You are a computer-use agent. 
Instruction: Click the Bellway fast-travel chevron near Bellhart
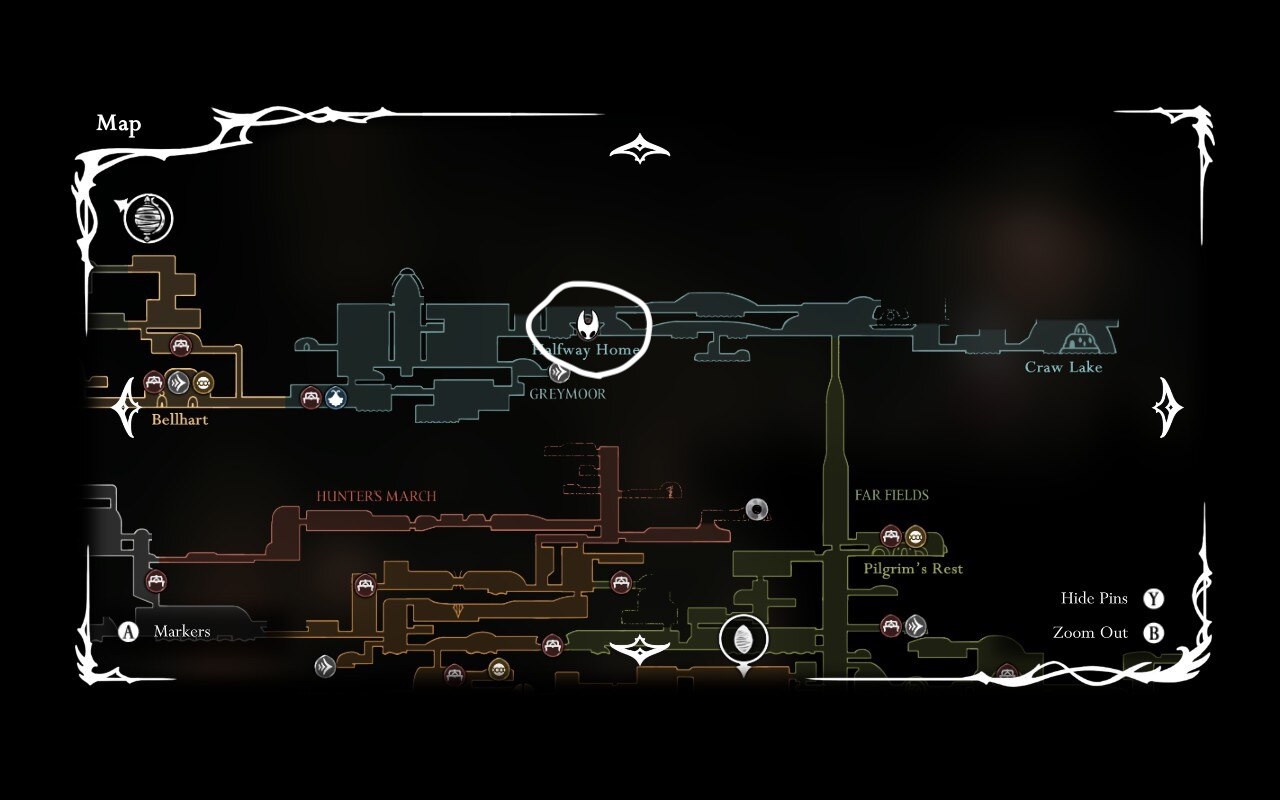[x=178, y=381]
